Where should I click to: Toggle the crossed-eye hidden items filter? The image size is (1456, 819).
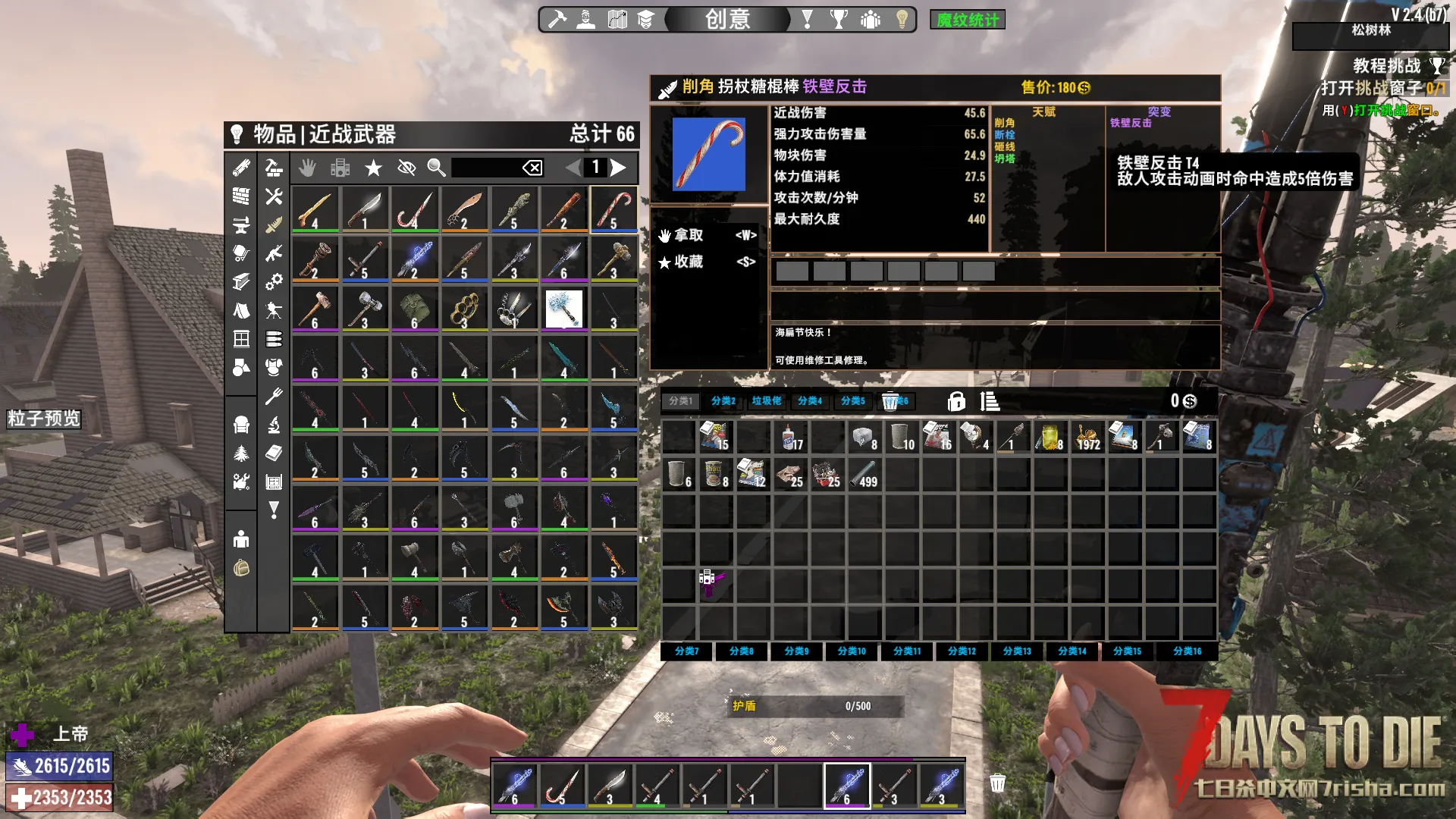406,168
